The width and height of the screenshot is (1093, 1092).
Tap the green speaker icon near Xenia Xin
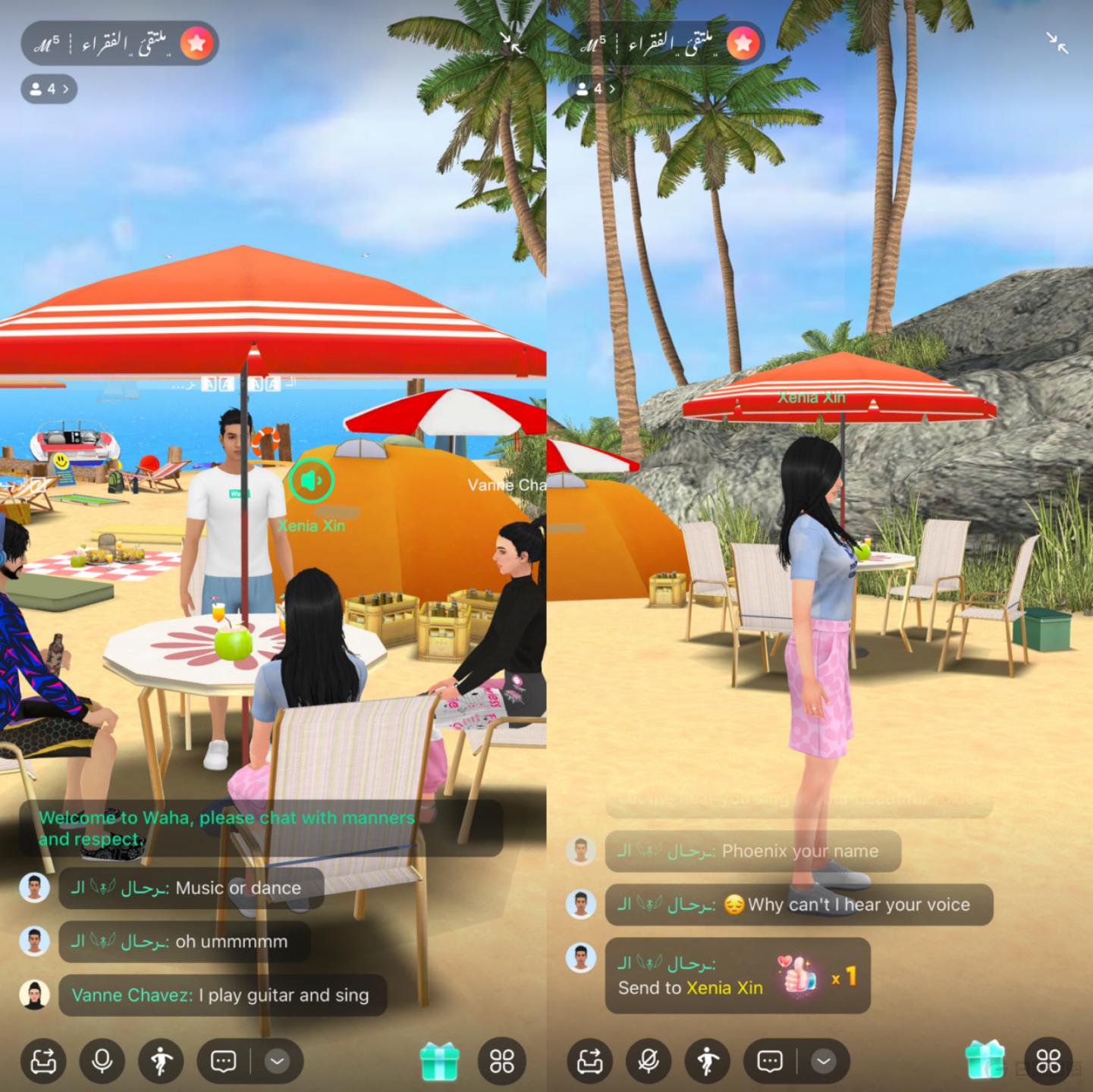click(311, 480)
